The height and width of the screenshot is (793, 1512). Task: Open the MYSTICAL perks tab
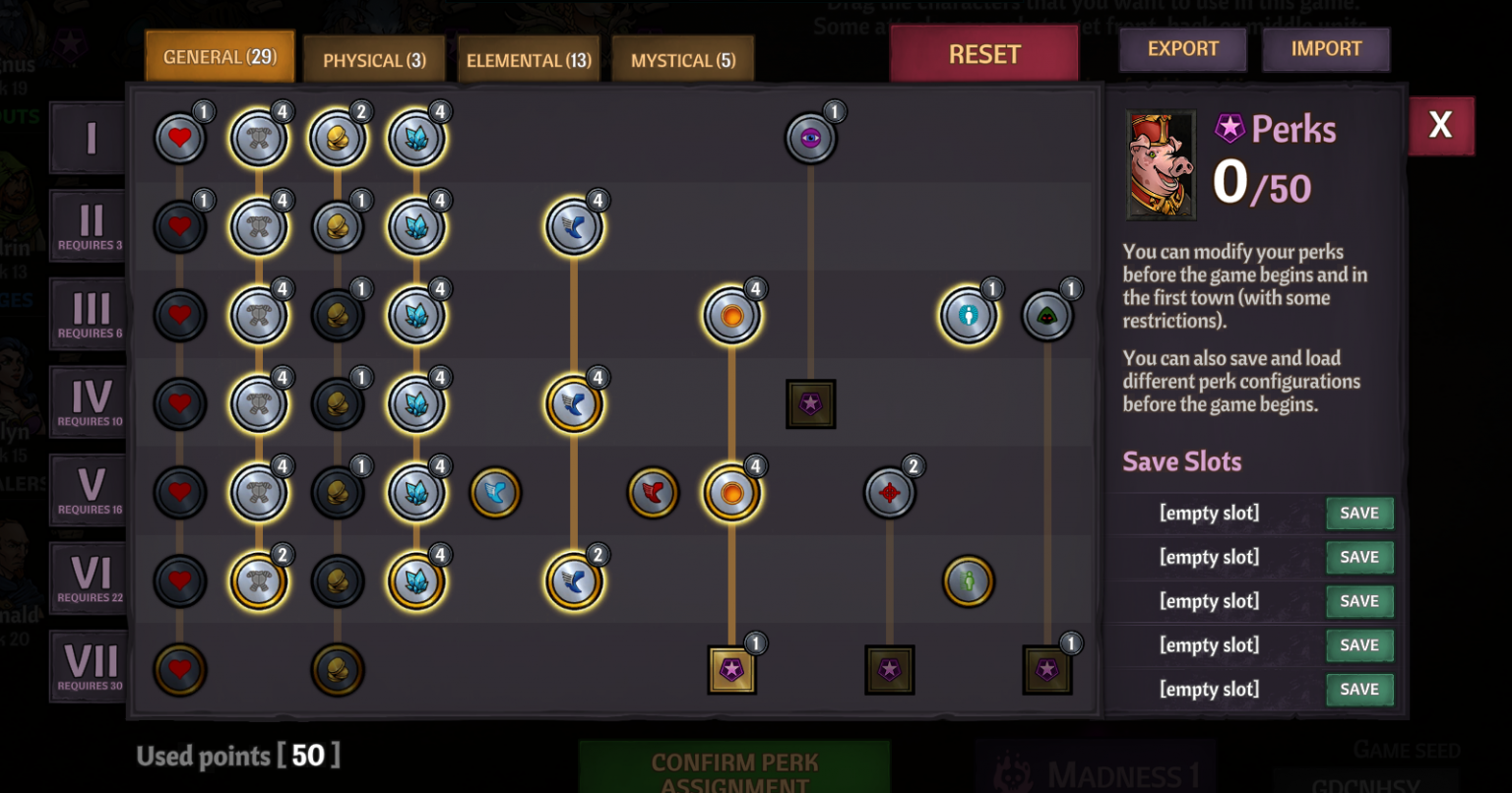coord(682,59)
